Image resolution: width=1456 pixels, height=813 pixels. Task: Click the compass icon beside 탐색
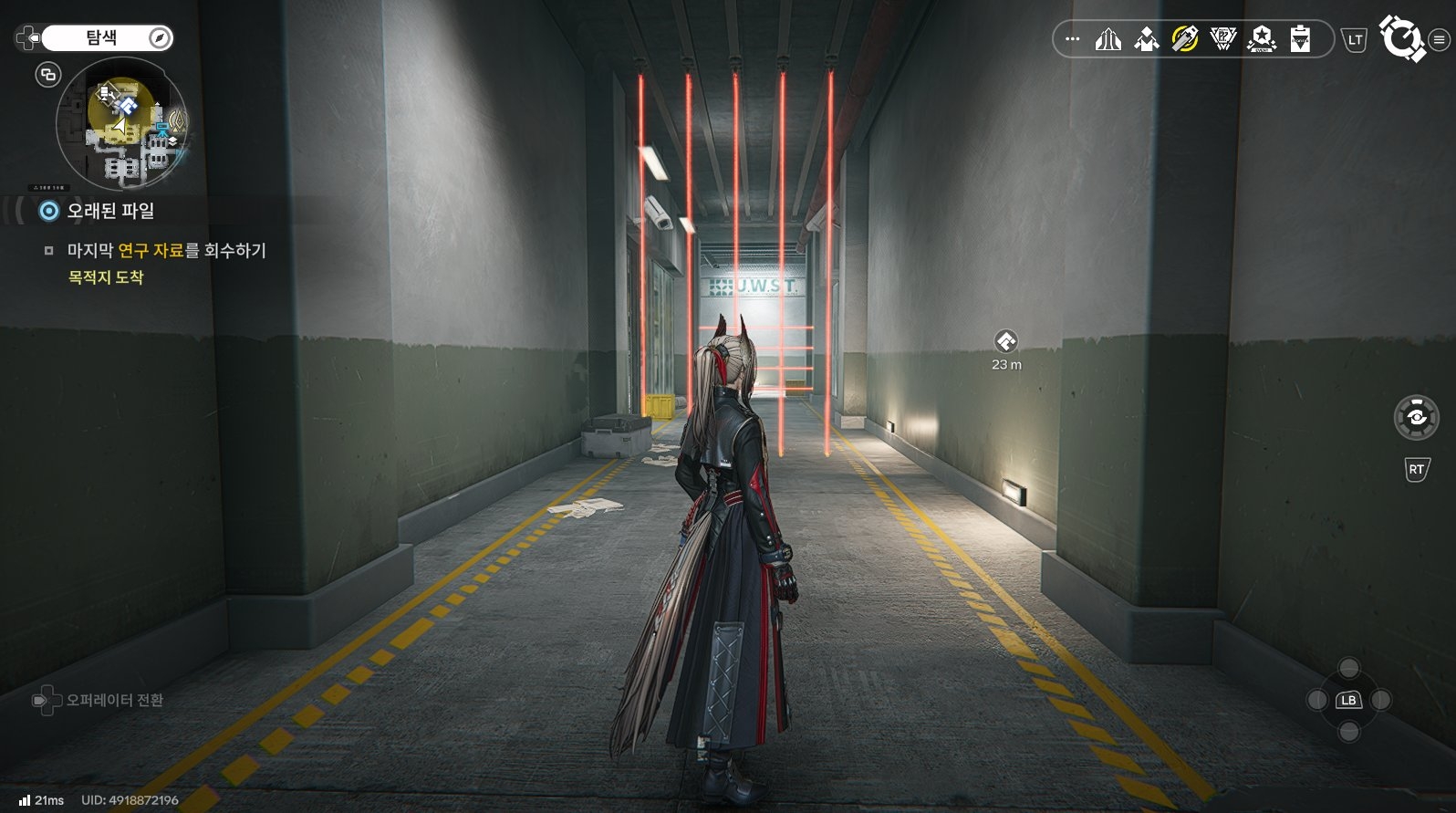tap(160, 37)
